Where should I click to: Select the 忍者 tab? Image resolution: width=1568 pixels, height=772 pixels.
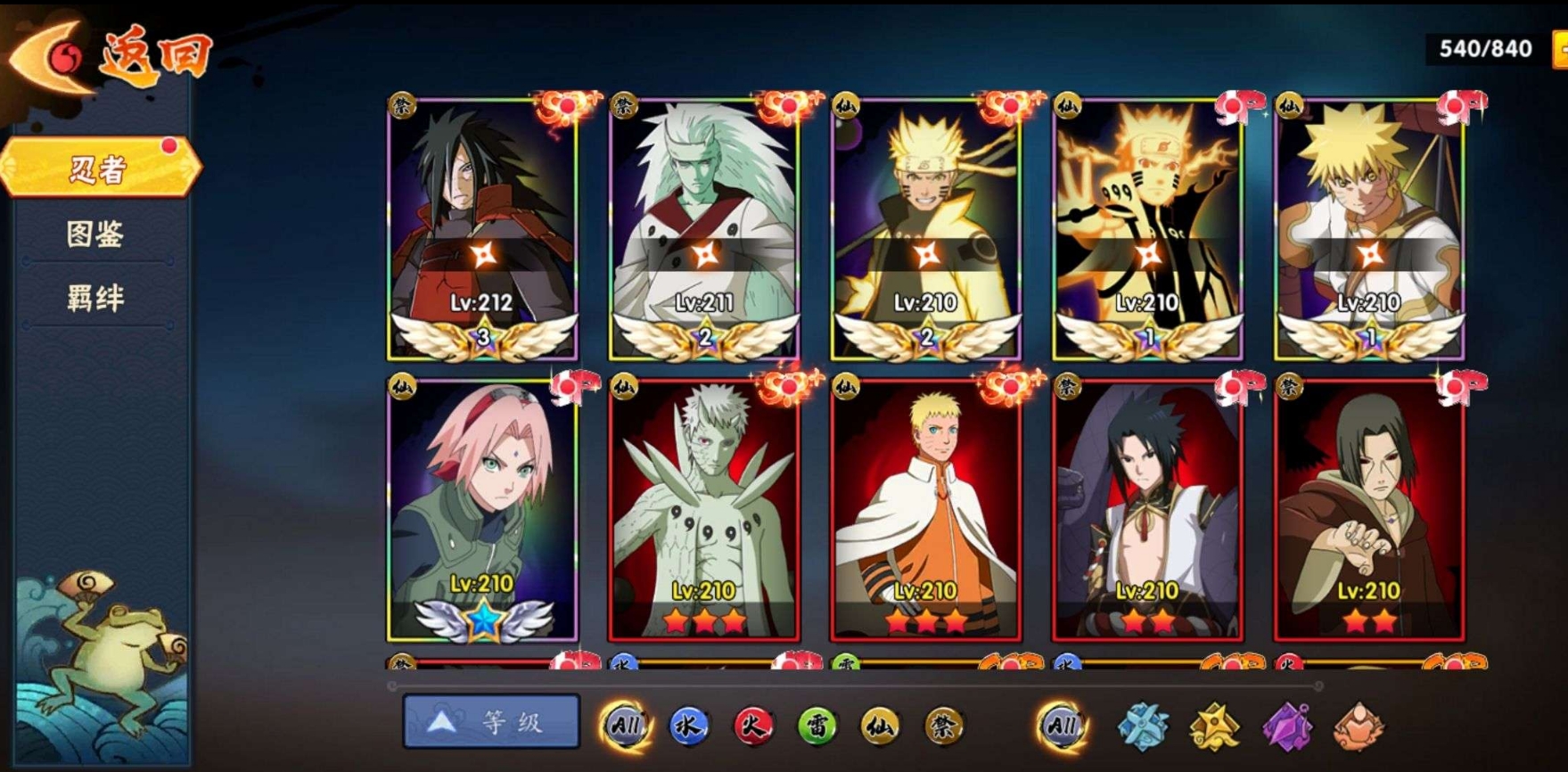[100, 168]
